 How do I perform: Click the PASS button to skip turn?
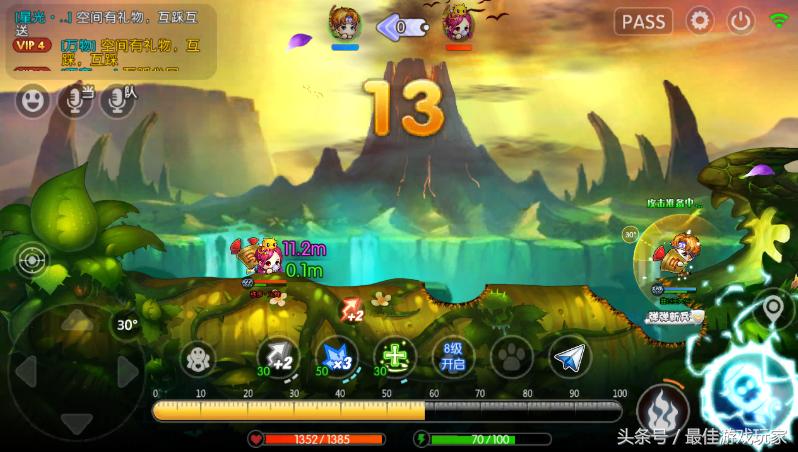(645, 21)
